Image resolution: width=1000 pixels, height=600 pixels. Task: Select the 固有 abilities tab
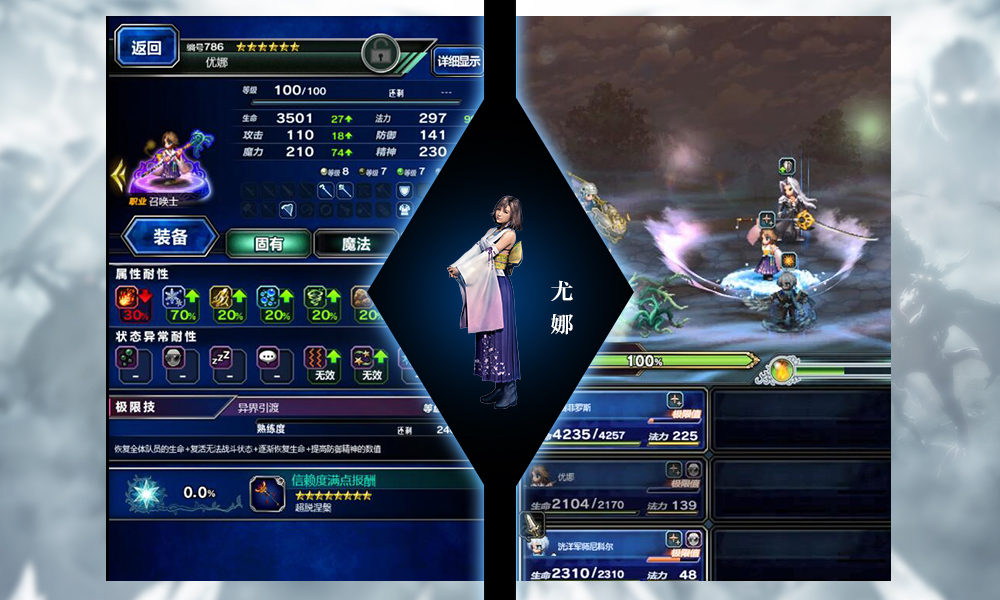[x=268, y=243]
